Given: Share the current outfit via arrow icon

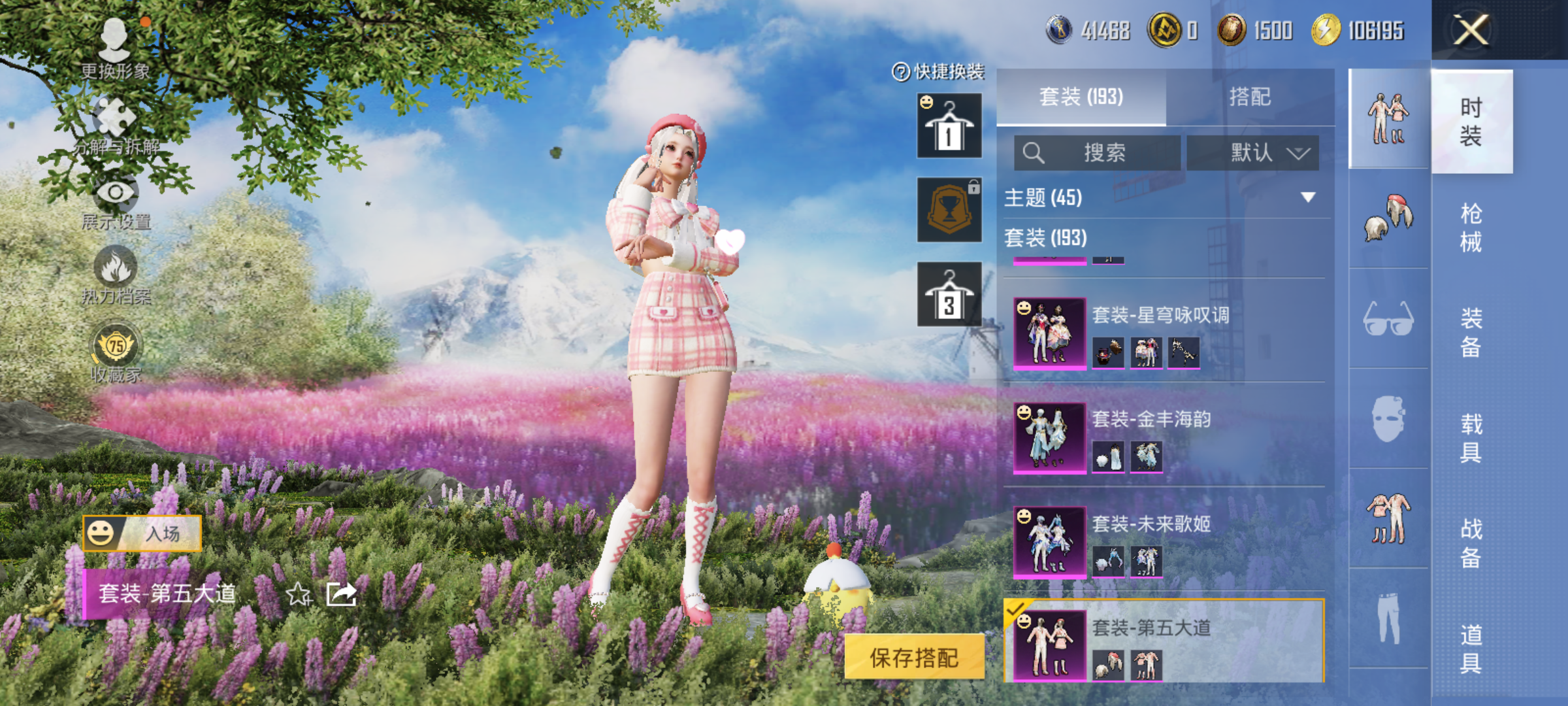Looking at the screenshot, I should pyautogui.click(x=341, y=594).
